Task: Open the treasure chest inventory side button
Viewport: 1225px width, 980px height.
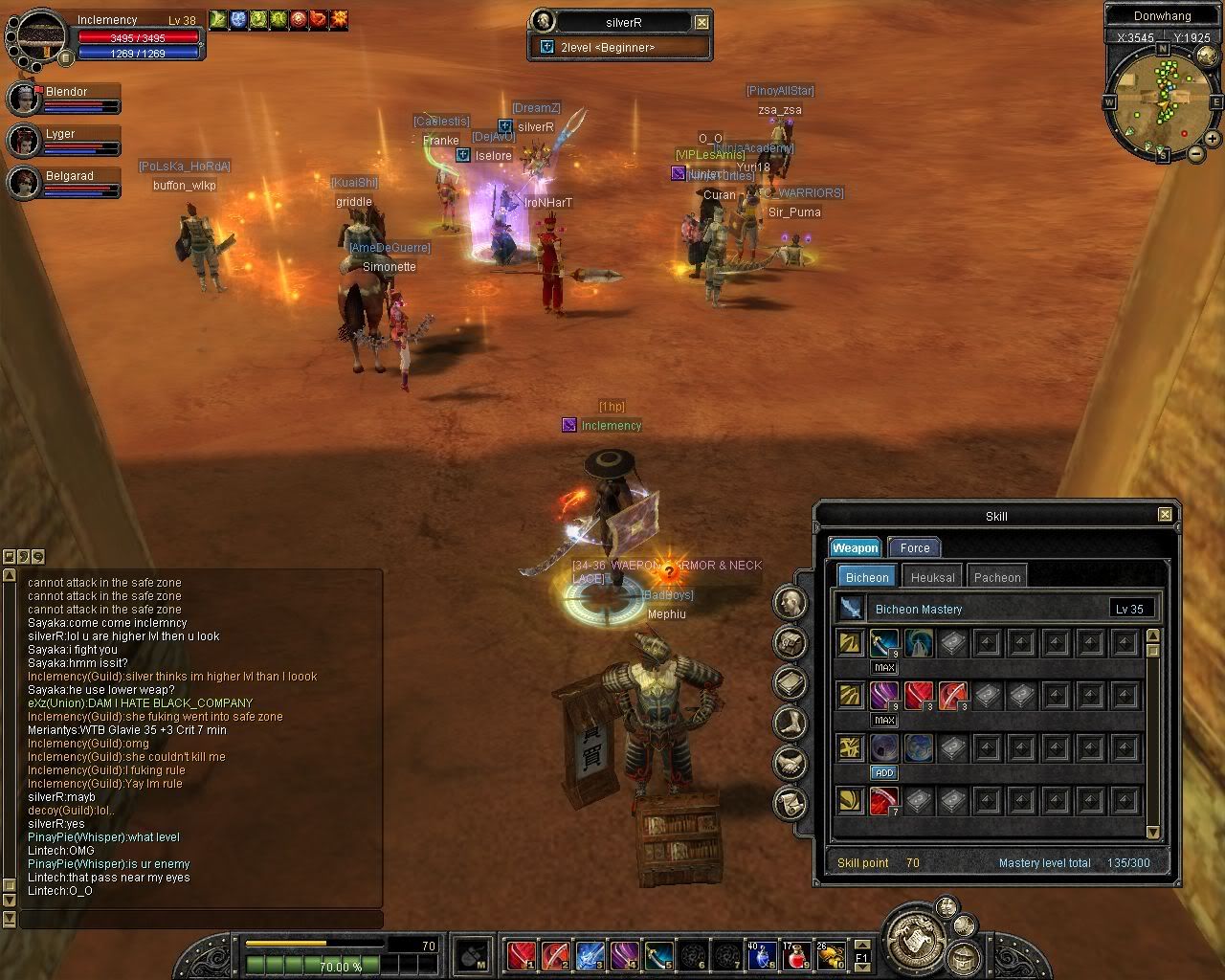Action: [791, 642]
